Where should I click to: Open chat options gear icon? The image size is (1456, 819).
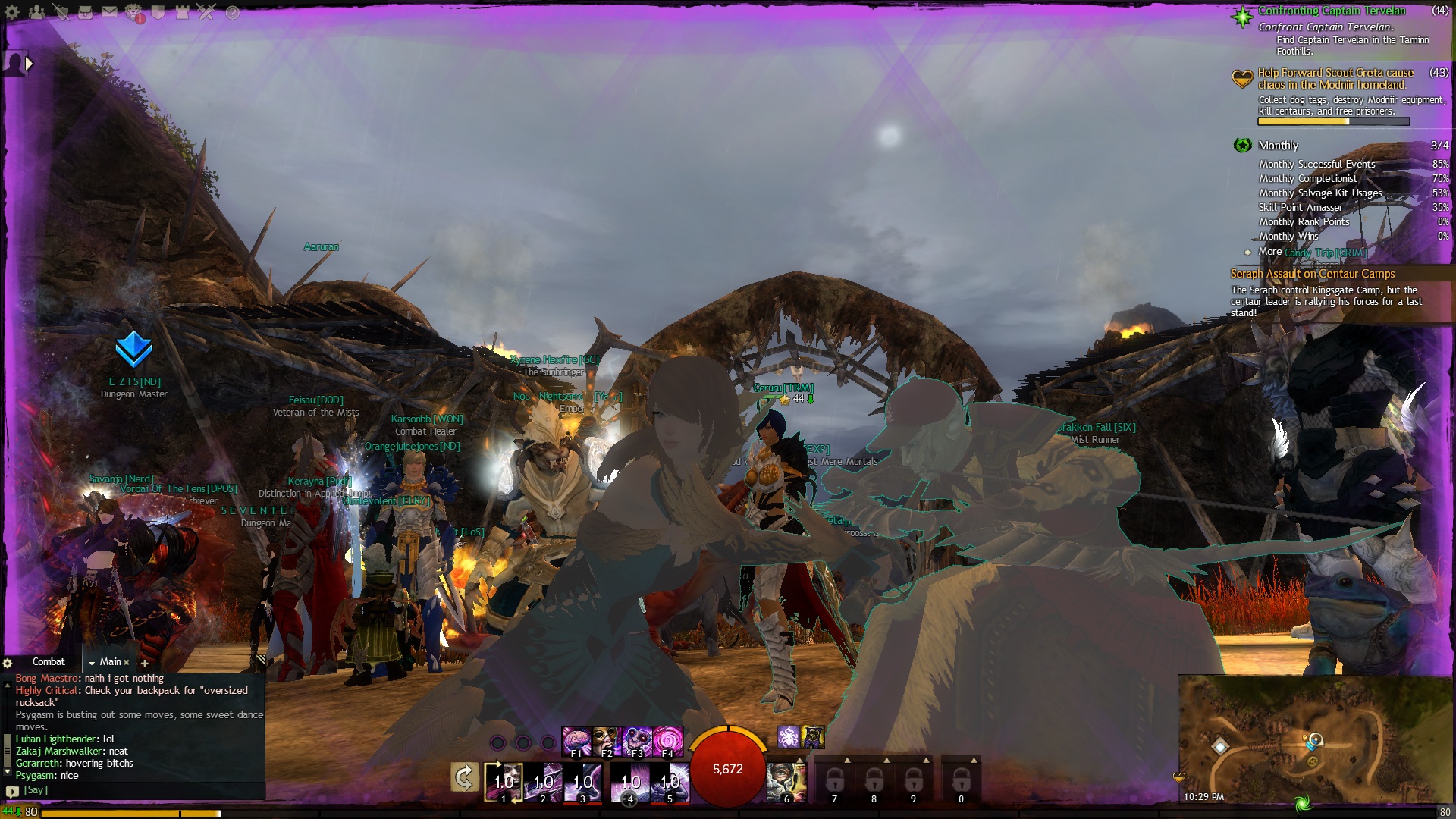pyautogui.click(x=8, y=663)
